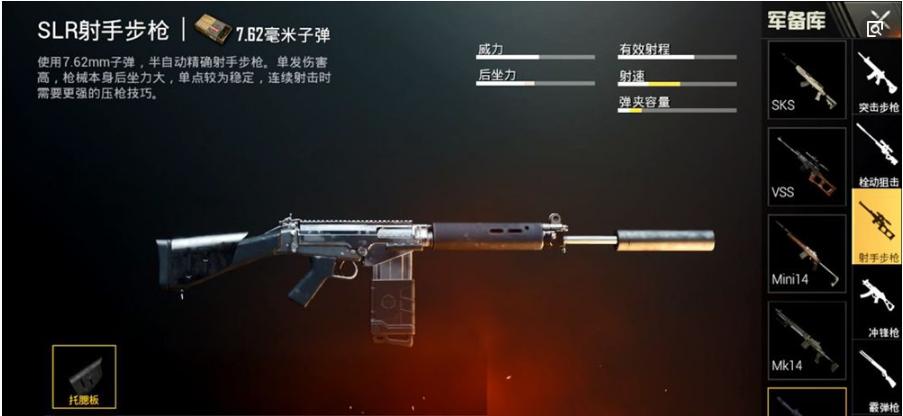Close the armory screen
903x416 pixels.
pyautogui.click(x=878, y=22)
